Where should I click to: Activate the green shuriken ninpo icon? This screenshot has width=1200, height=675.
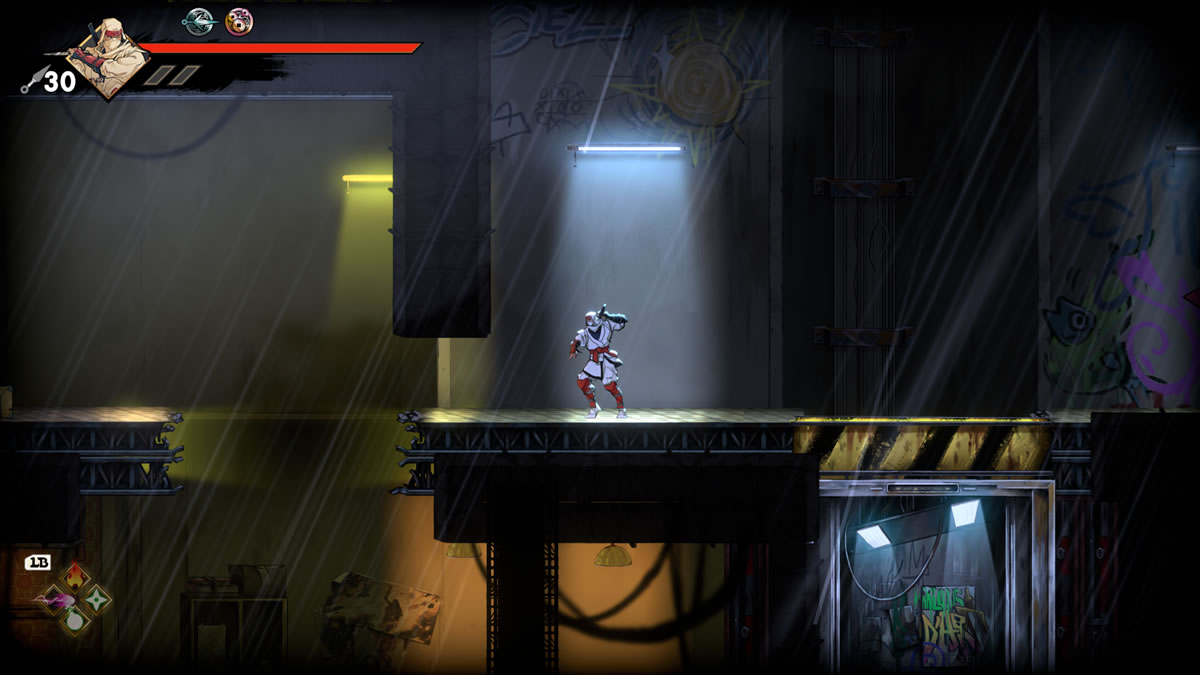point(97,599)
